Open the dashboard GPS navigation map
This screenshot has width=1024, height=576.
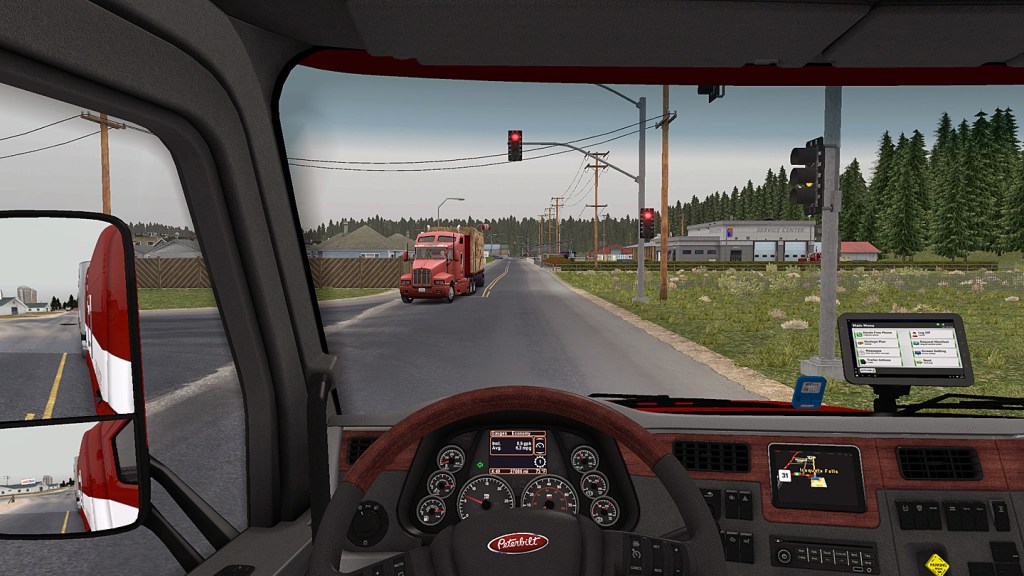tap(815, 478)
